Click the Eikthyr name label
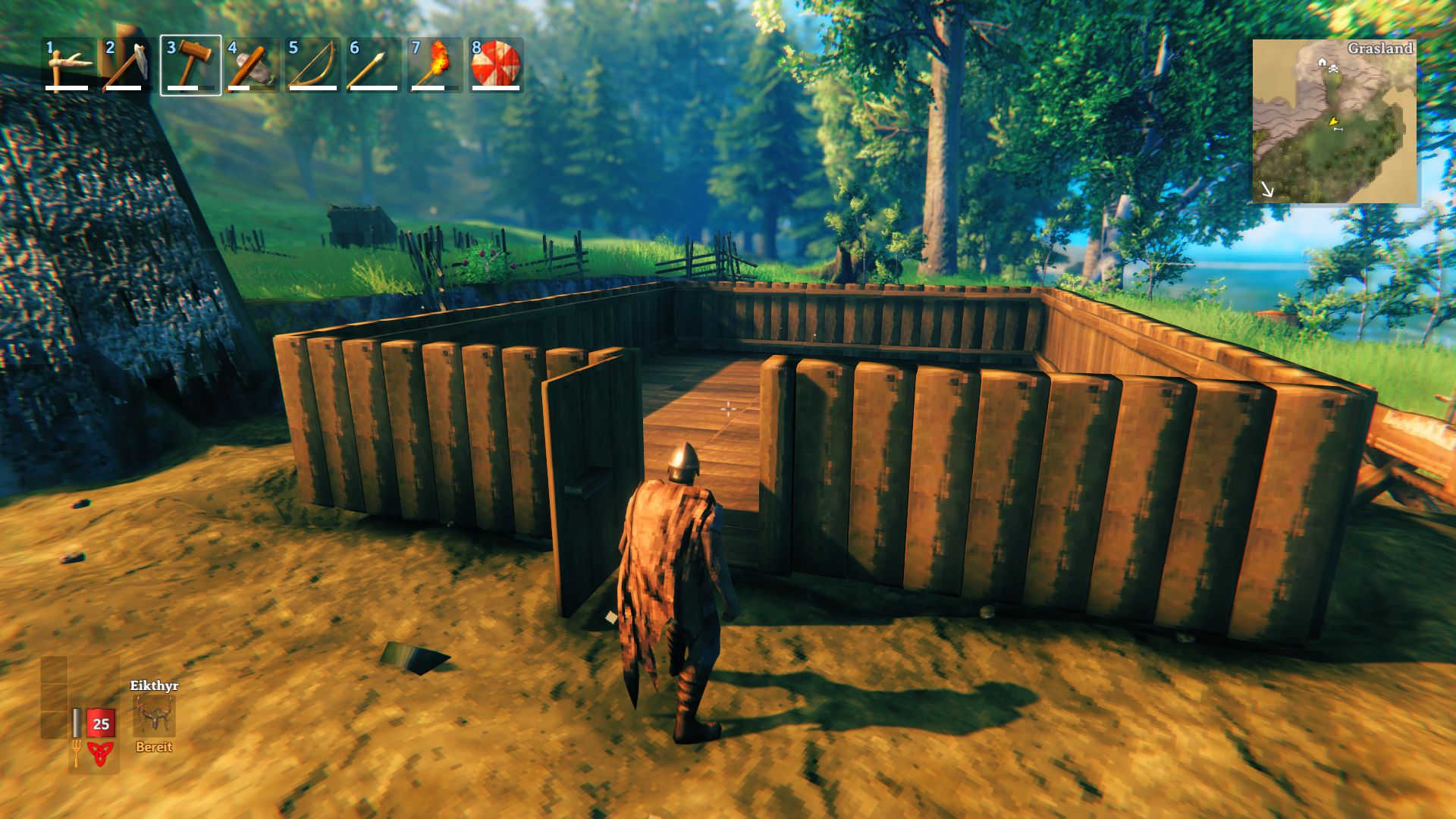 (x=154, y=686)
